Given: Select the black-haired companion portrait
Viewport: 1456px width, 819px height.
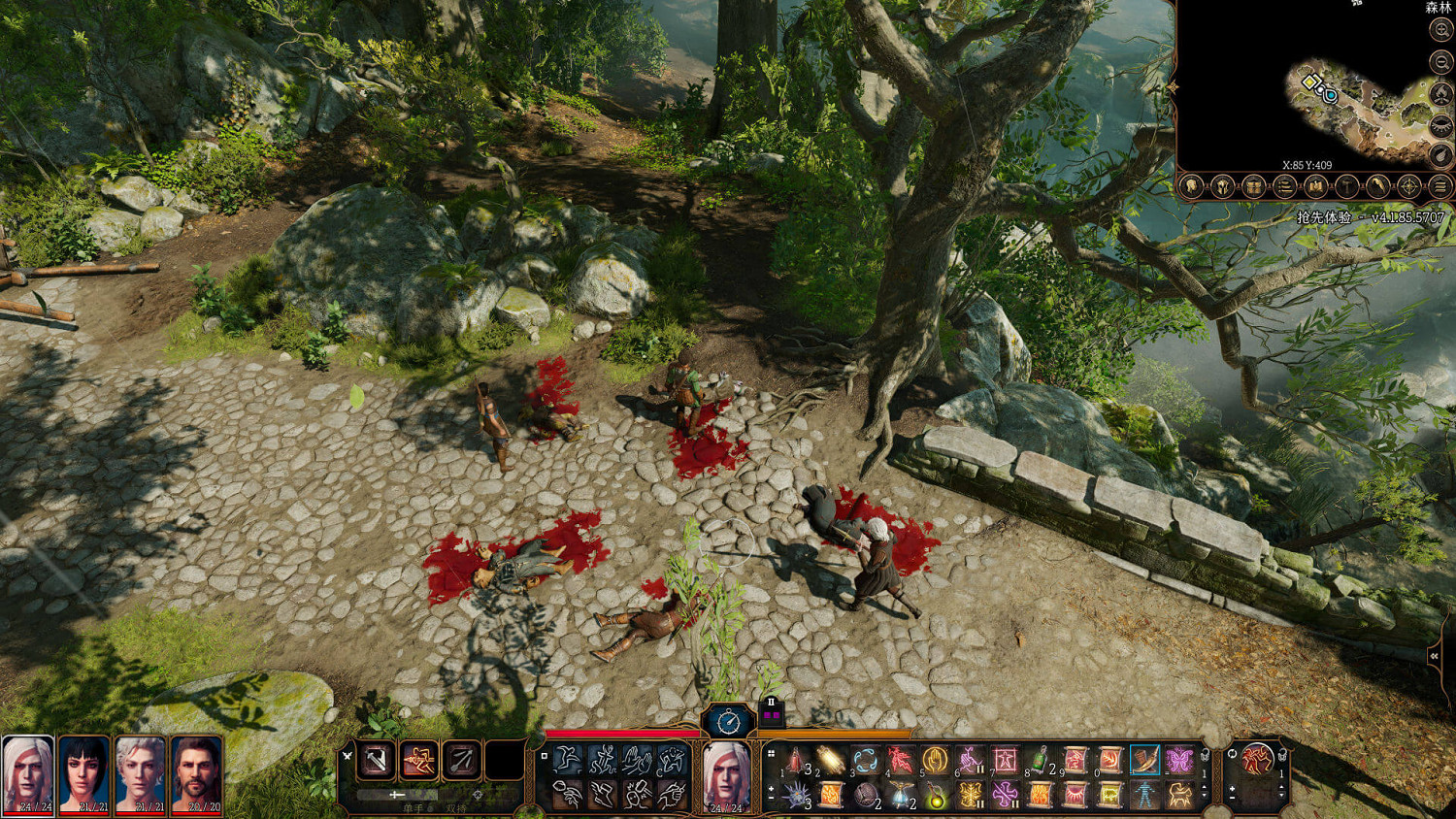Looking at the screenshot, I should (x=83, y=773).
